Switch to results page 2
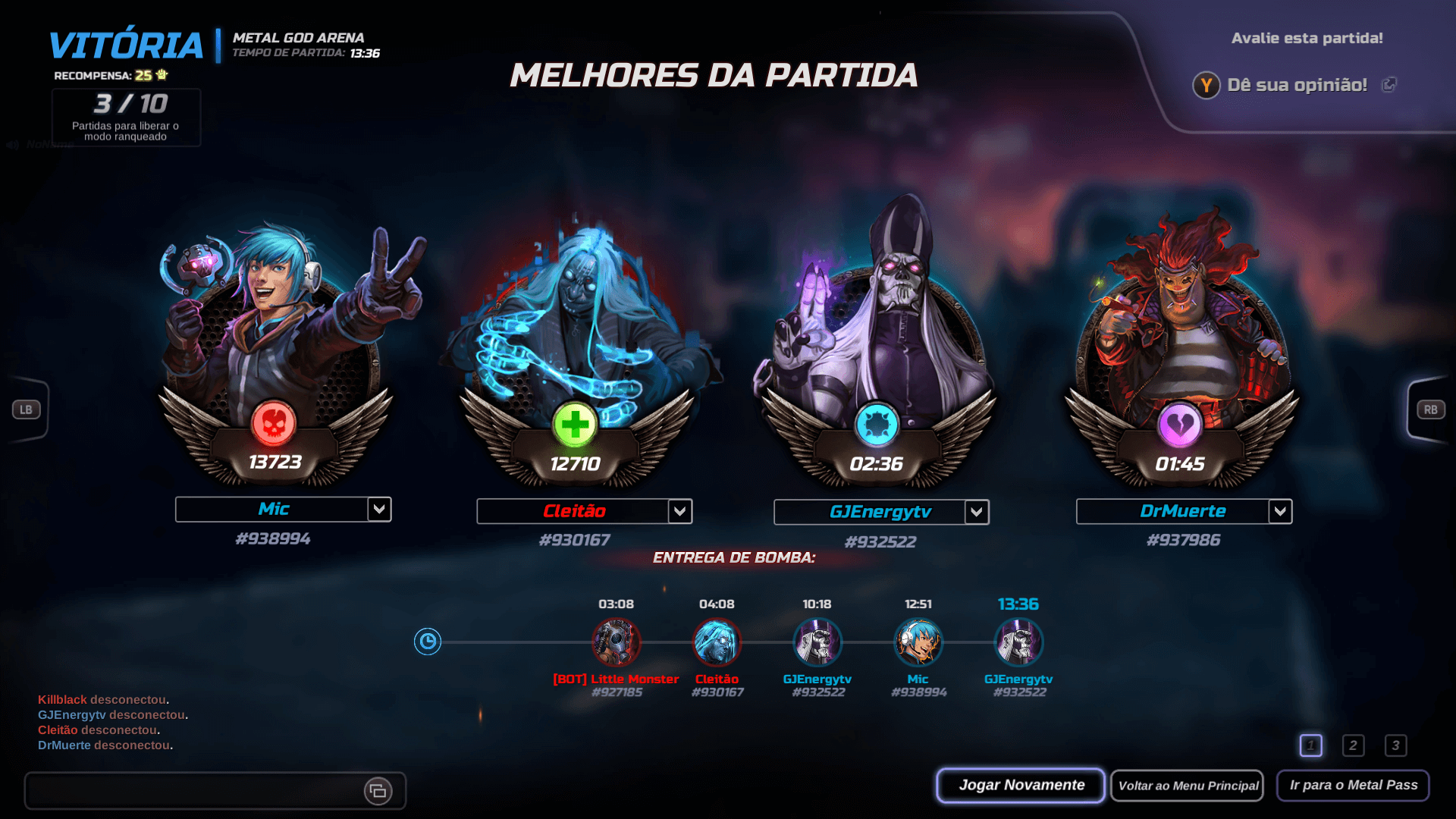The width and height of the screenshot is (1456, 819). (1354, 745)
